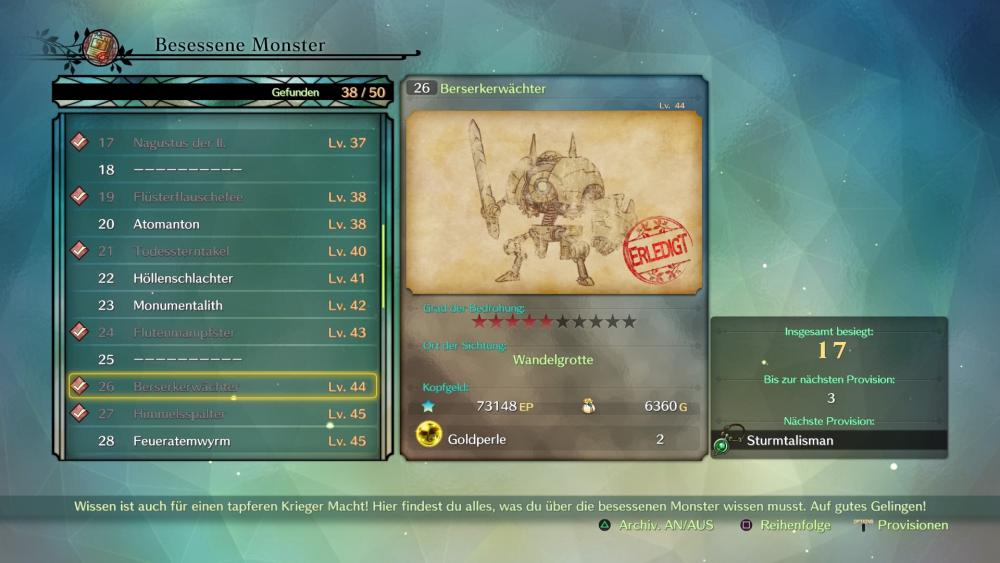The image size is (1000, 563).
Task: Select the undiscovered monster number 25
Action: (222, 359)
